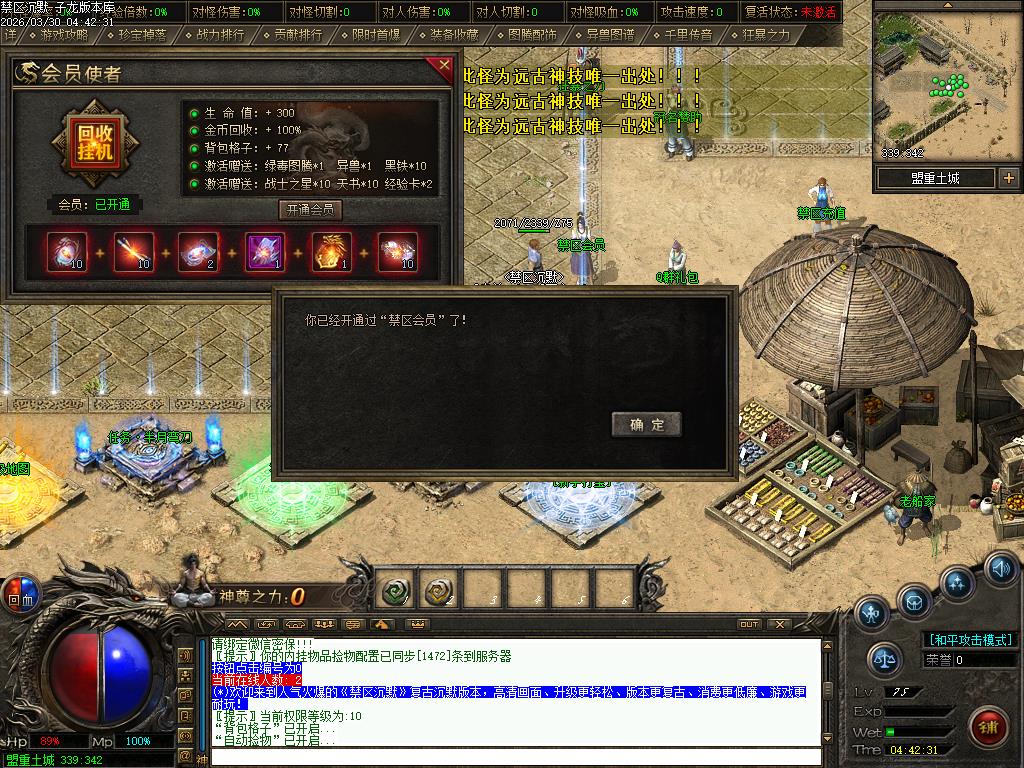Viewport: 1024px width, 768px height.
Task: Click the 开通会员 button
Action: click(310, 210)
